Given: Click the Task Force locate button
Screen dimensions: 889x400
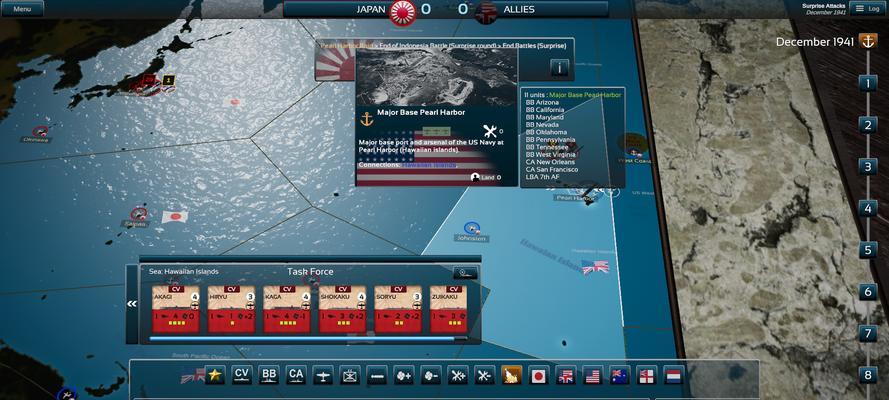Looking at the screenshot, I should coord(464,272).
